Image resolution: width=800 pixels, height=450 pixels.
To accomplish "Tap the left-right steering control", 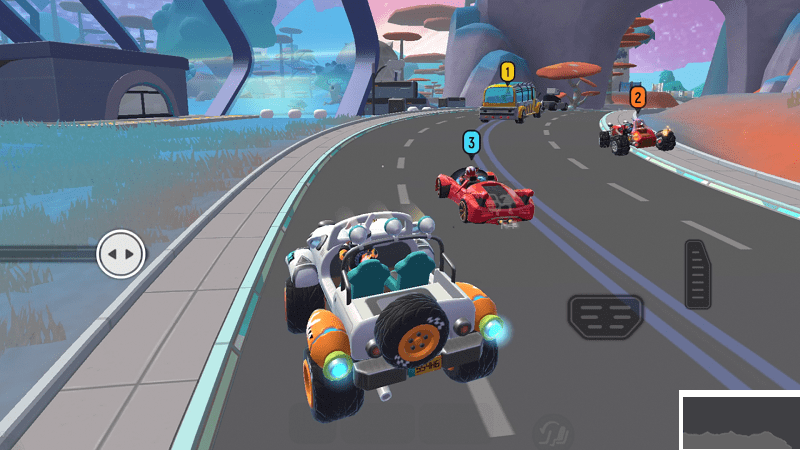I will point(120,254).
